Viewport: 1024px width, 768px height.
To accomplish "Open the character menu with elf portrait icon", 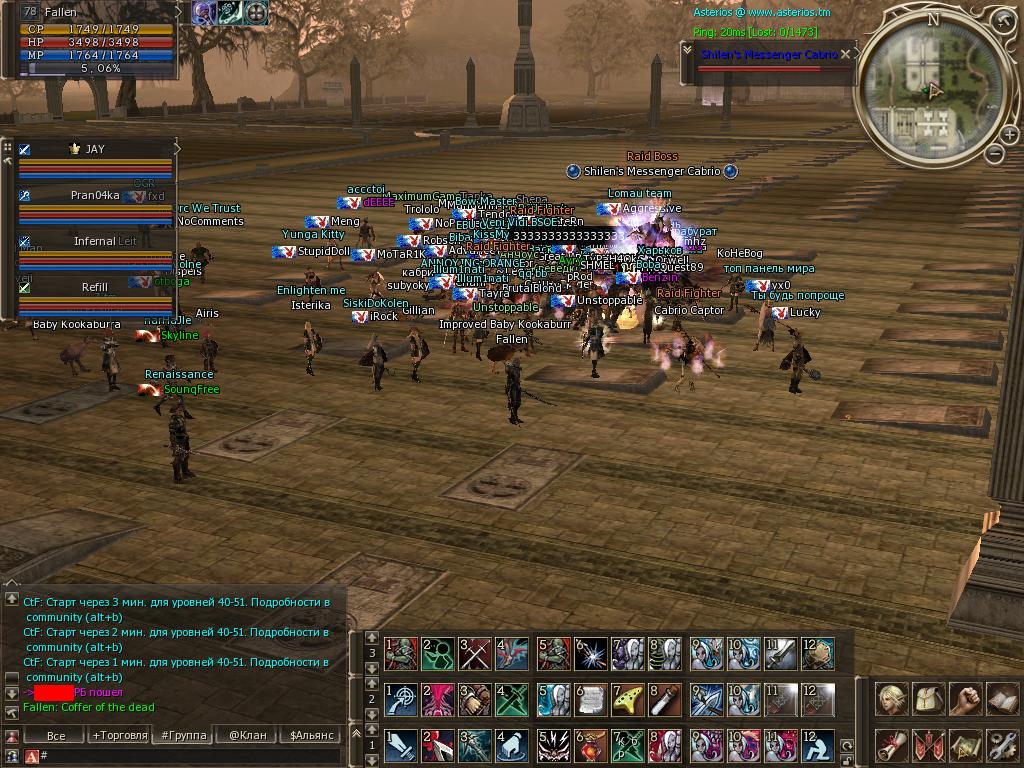I will tap(891, 699).
